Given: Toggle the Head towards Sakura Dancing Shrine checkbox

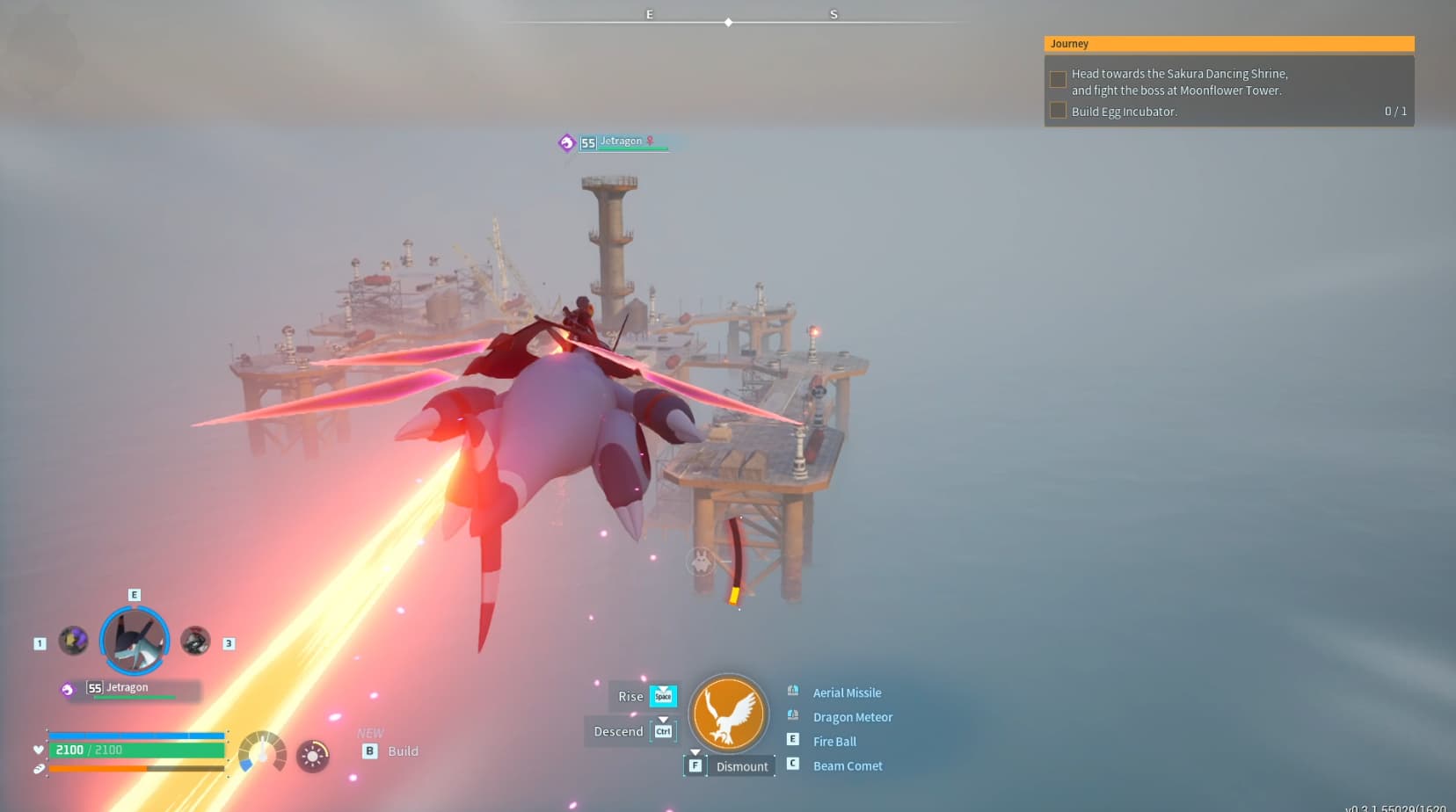Looking at the screenshot, I should pos(1056,79).
